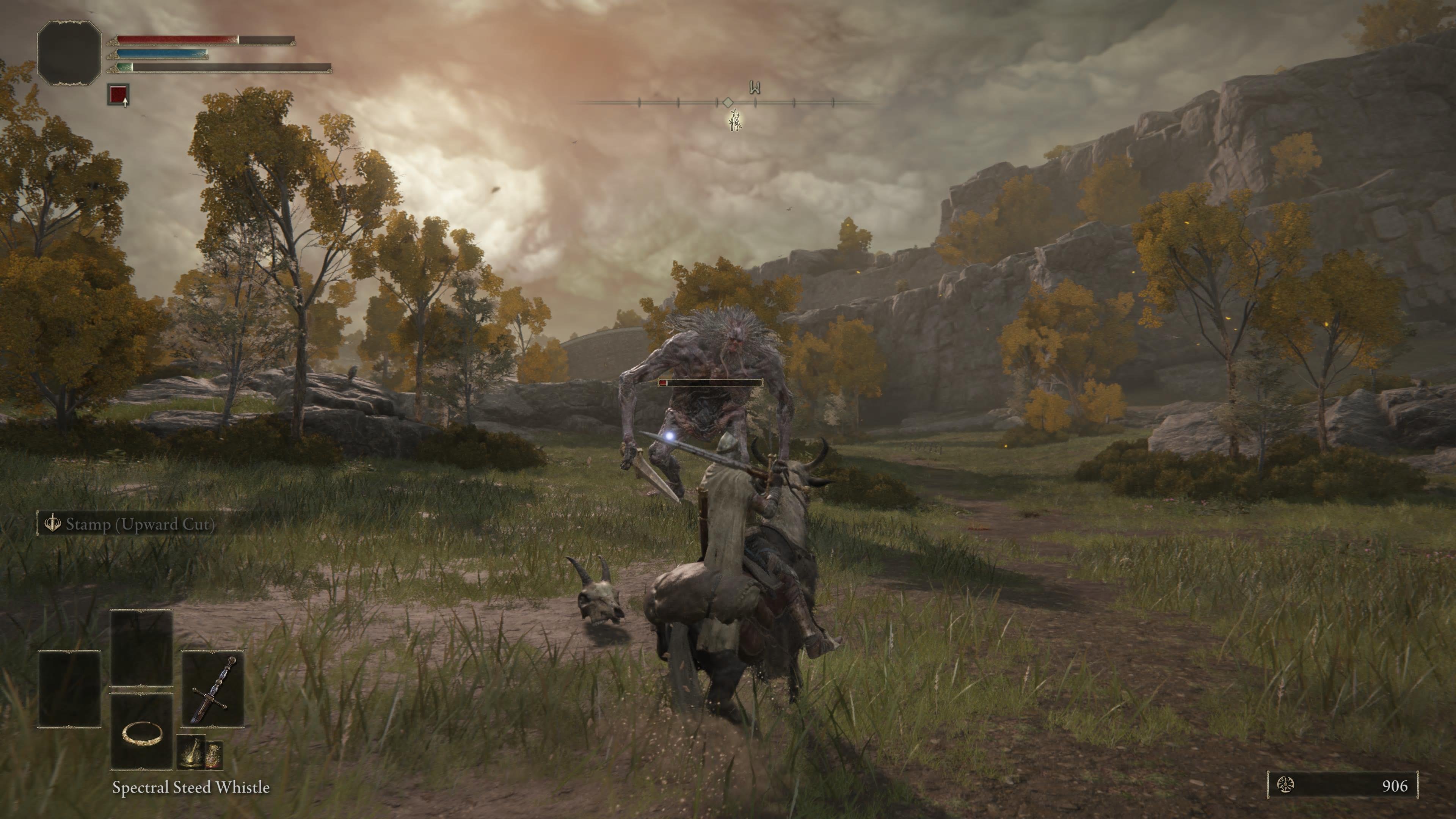Click the compass diamond heading indicator
The height and width of the screenshot is (819, 1456).
[x=728, y=102]
